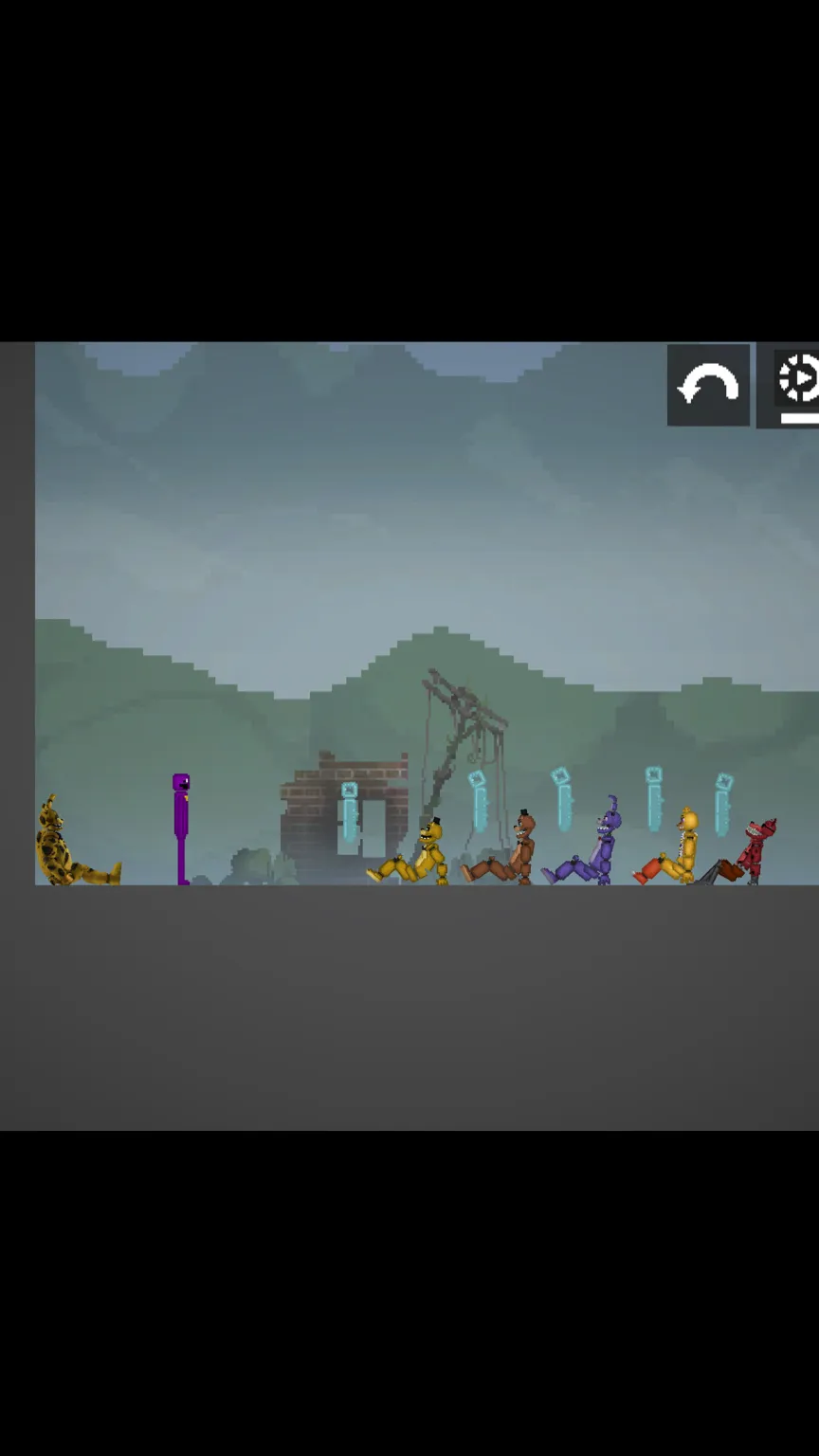Undo the last action with the curved arrow
This screenshot has width=819, height=1456.
pyautogui.click(x=708, y=386)
